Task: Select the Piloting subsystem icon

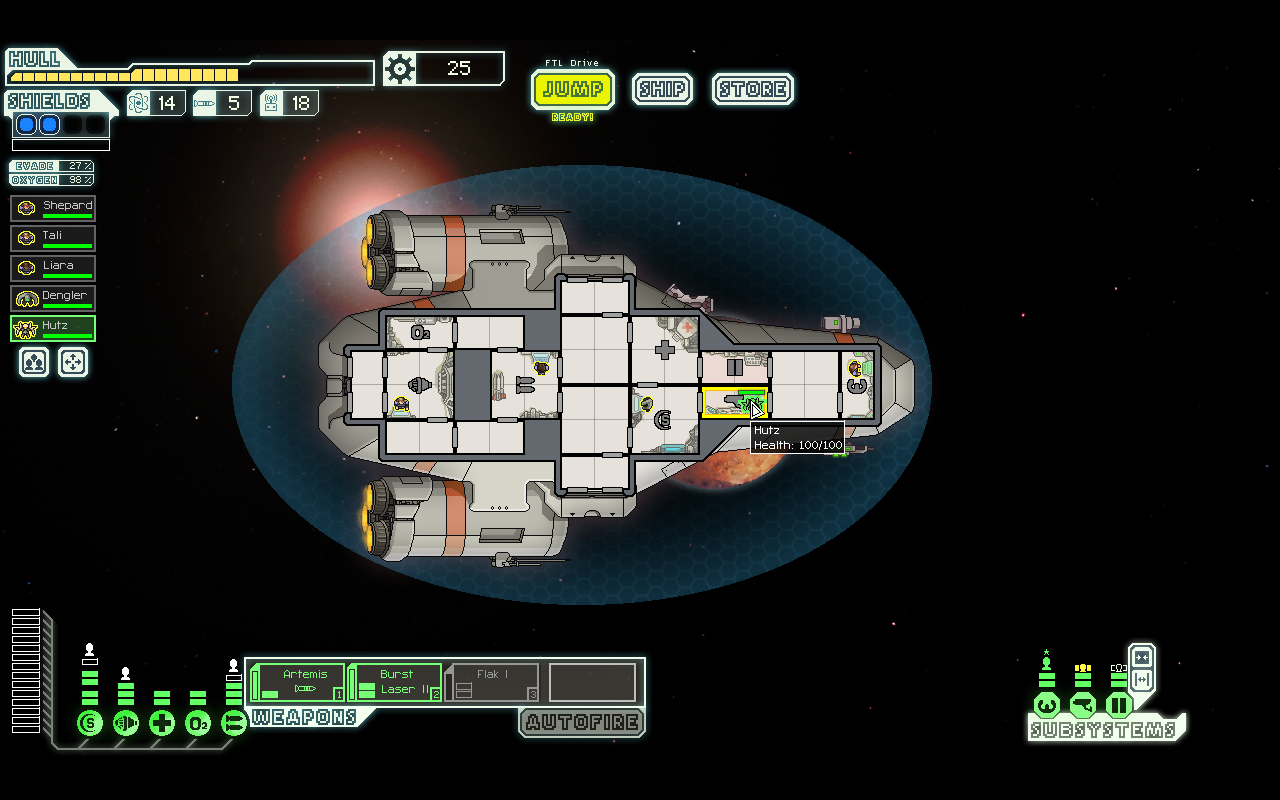Action: (1046, 703)
